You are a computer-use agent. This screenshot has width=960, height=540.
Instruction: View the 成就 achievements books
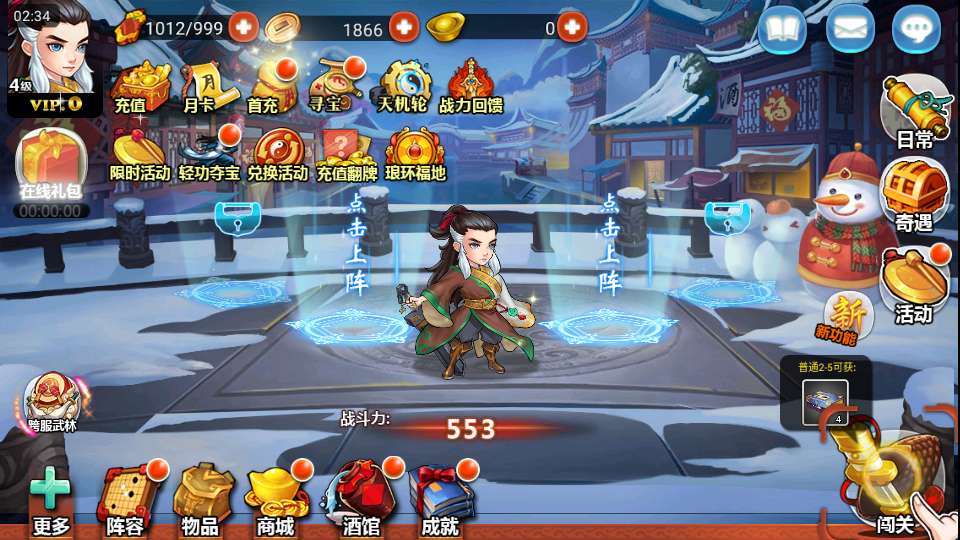[x=439, y=498]
